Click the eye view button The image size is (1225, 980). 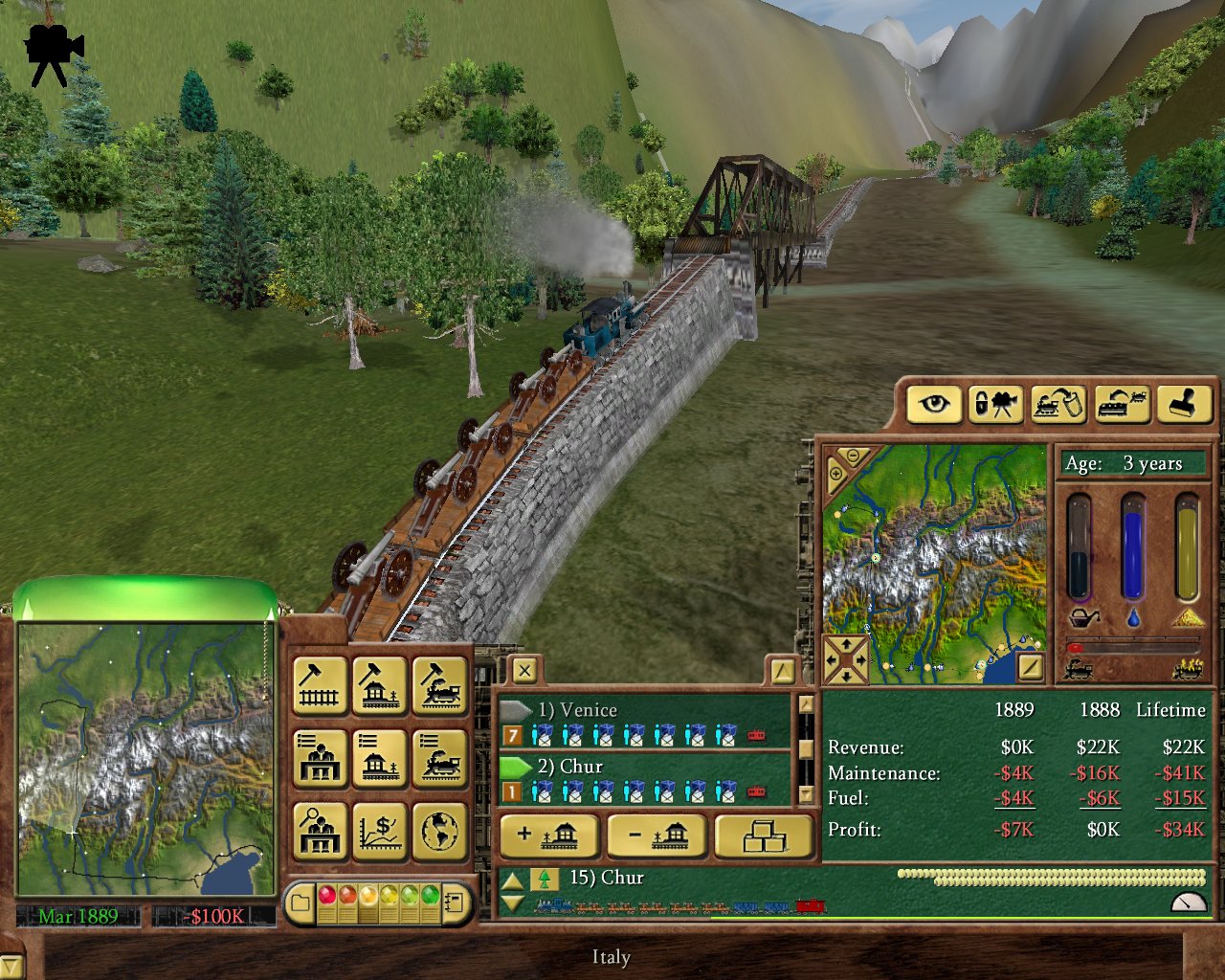(934, 404)
